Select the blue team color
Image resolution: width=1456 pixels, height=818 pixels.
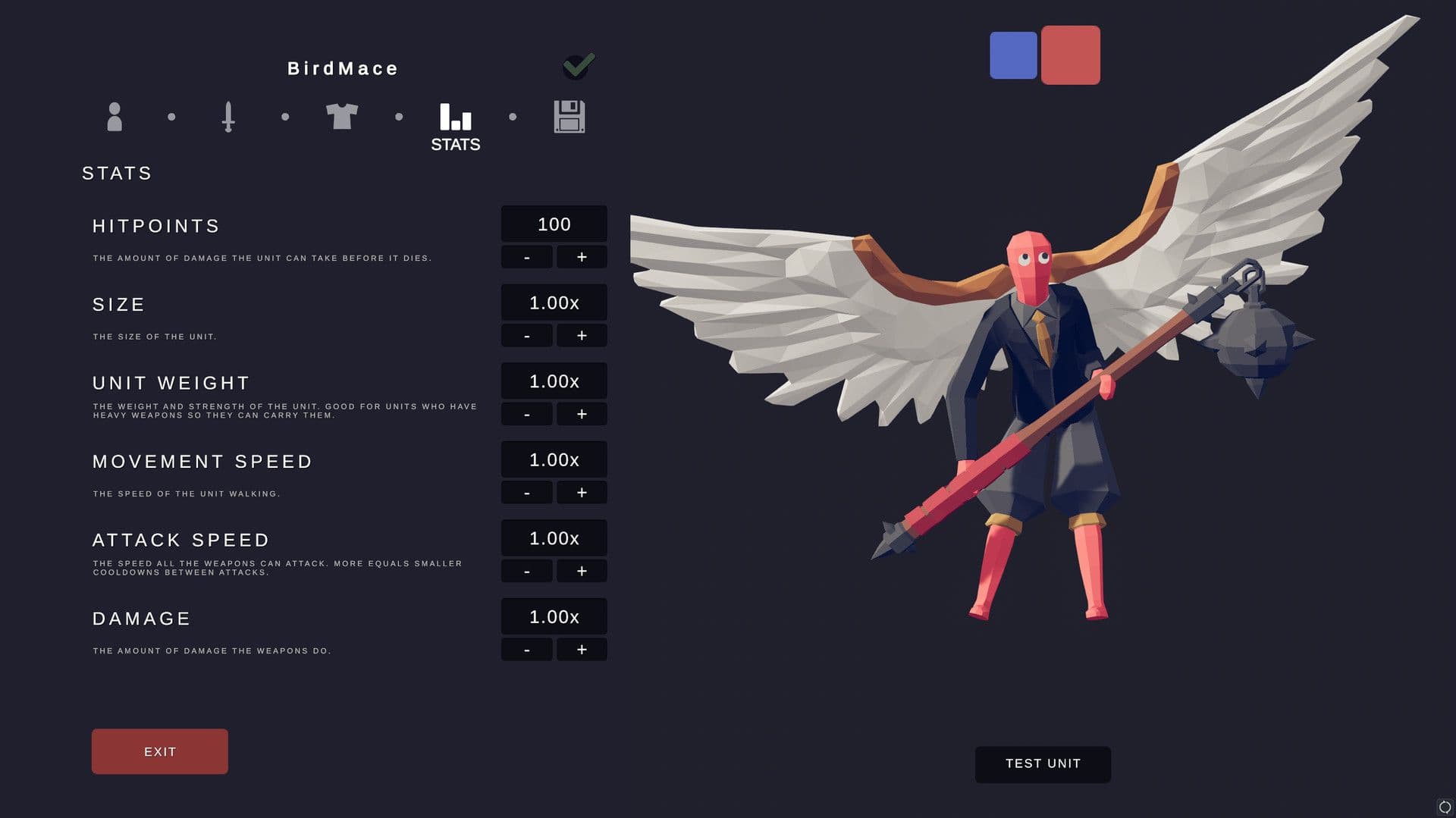1014,55
